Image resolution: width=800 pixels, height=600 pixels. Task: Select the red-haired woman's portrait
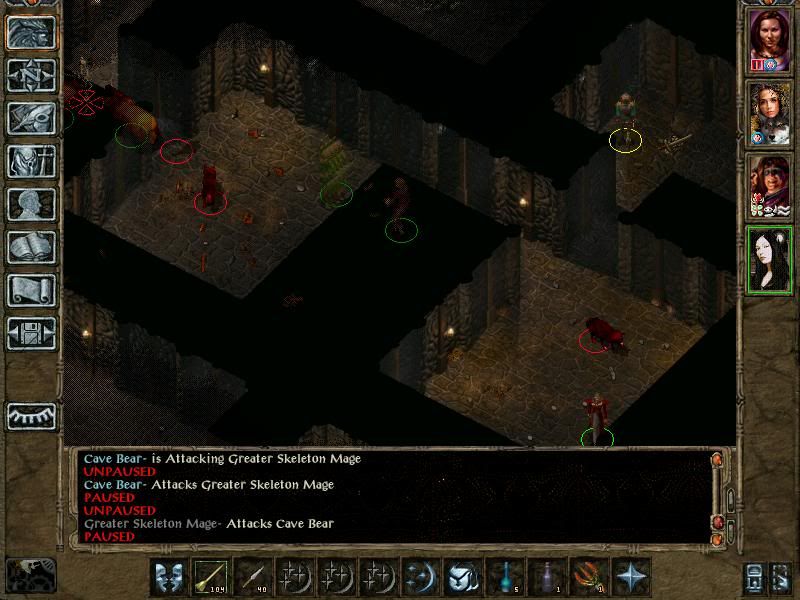[x=770, y=41]
